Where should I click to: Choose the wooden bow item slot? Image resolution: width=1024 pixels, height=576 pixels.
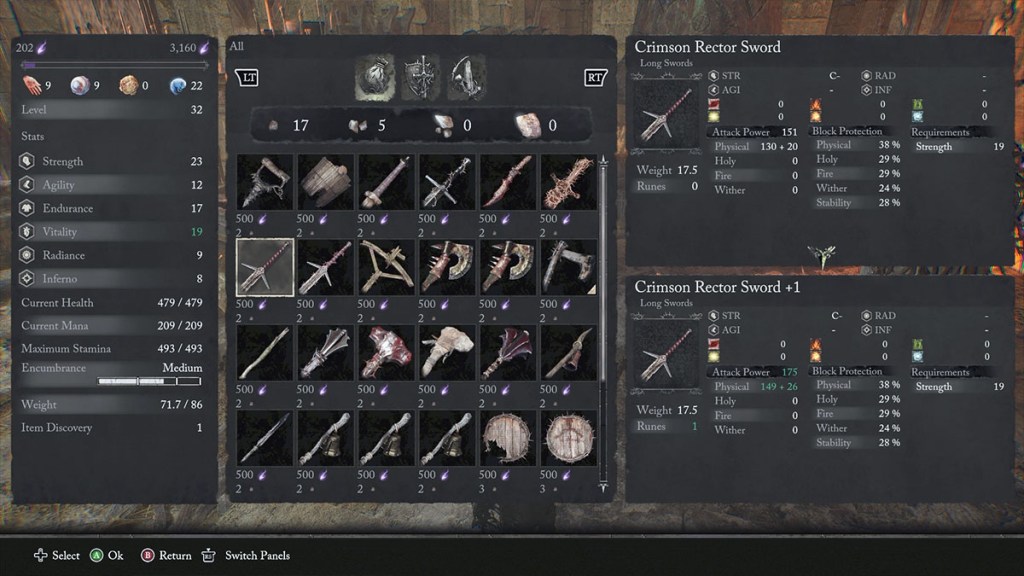(387, 267)
